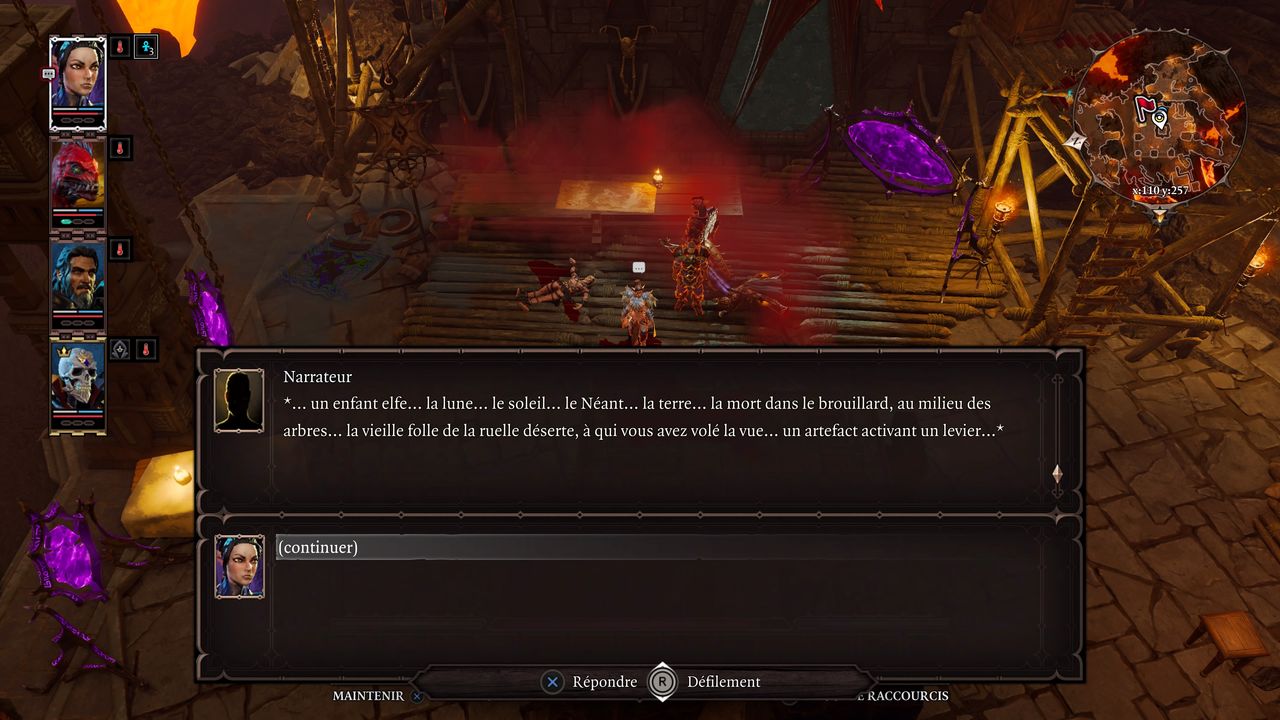Choose the (continuer) dialogue reply
This screenshot has width=1280, height=720.
[x=318, y=547]
